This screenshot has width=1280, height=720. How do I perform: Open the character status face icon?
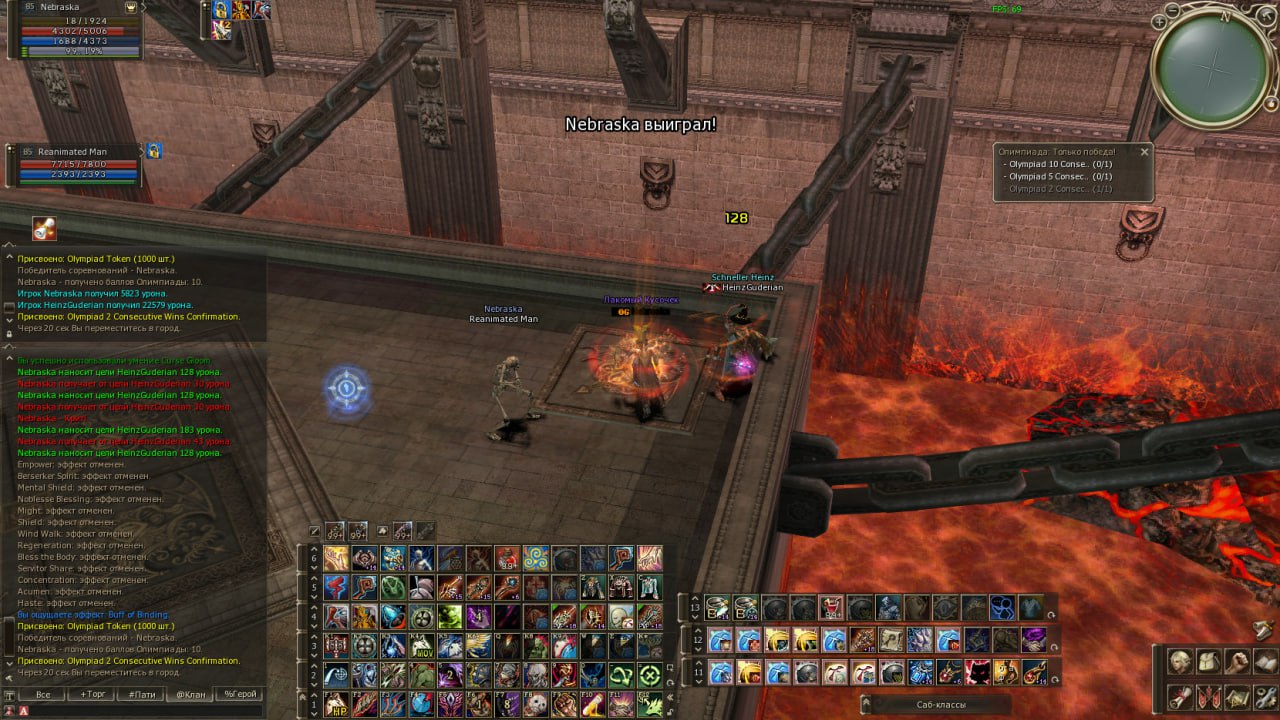(1181, 662)
